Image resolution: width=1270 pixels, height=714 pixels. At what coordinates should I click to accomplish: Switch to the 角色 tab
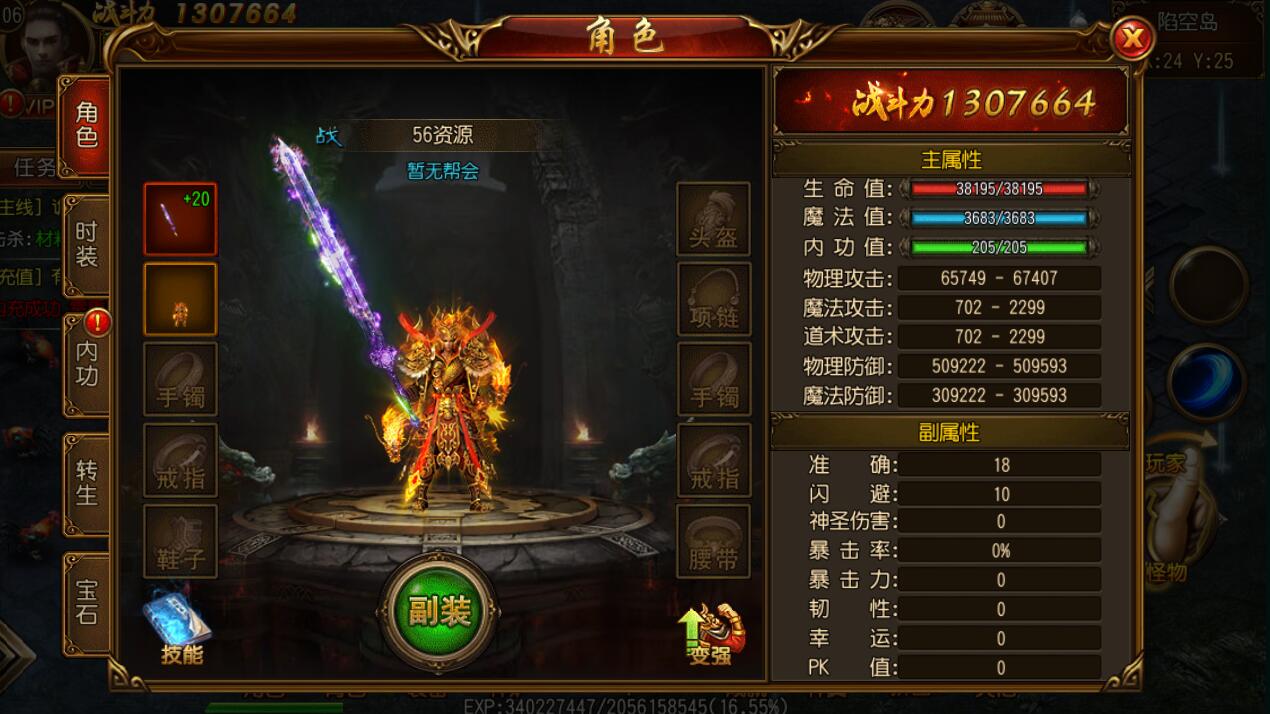(86, 125)
